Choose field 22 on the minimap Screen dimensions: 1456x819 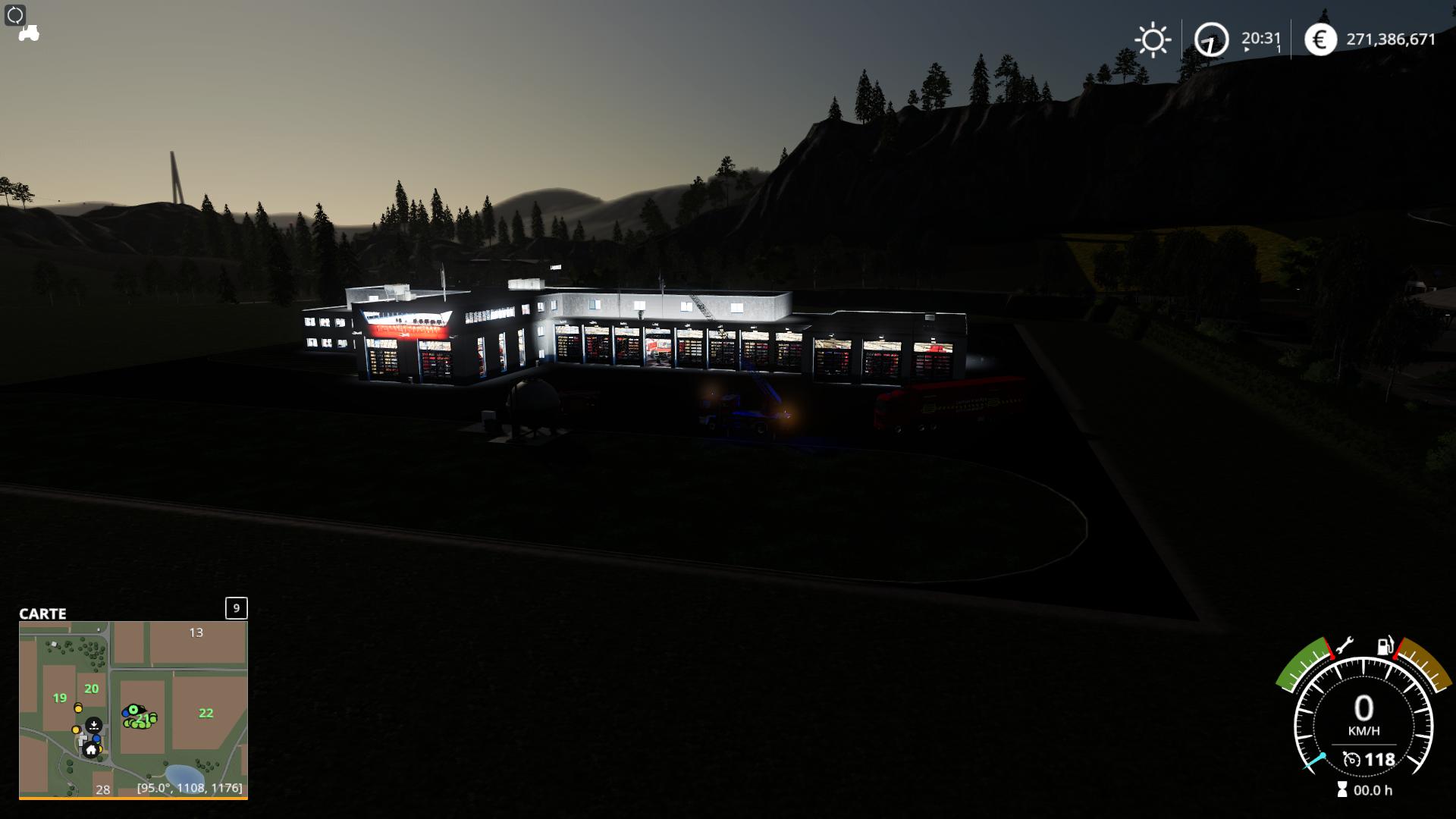click(206, 713)
